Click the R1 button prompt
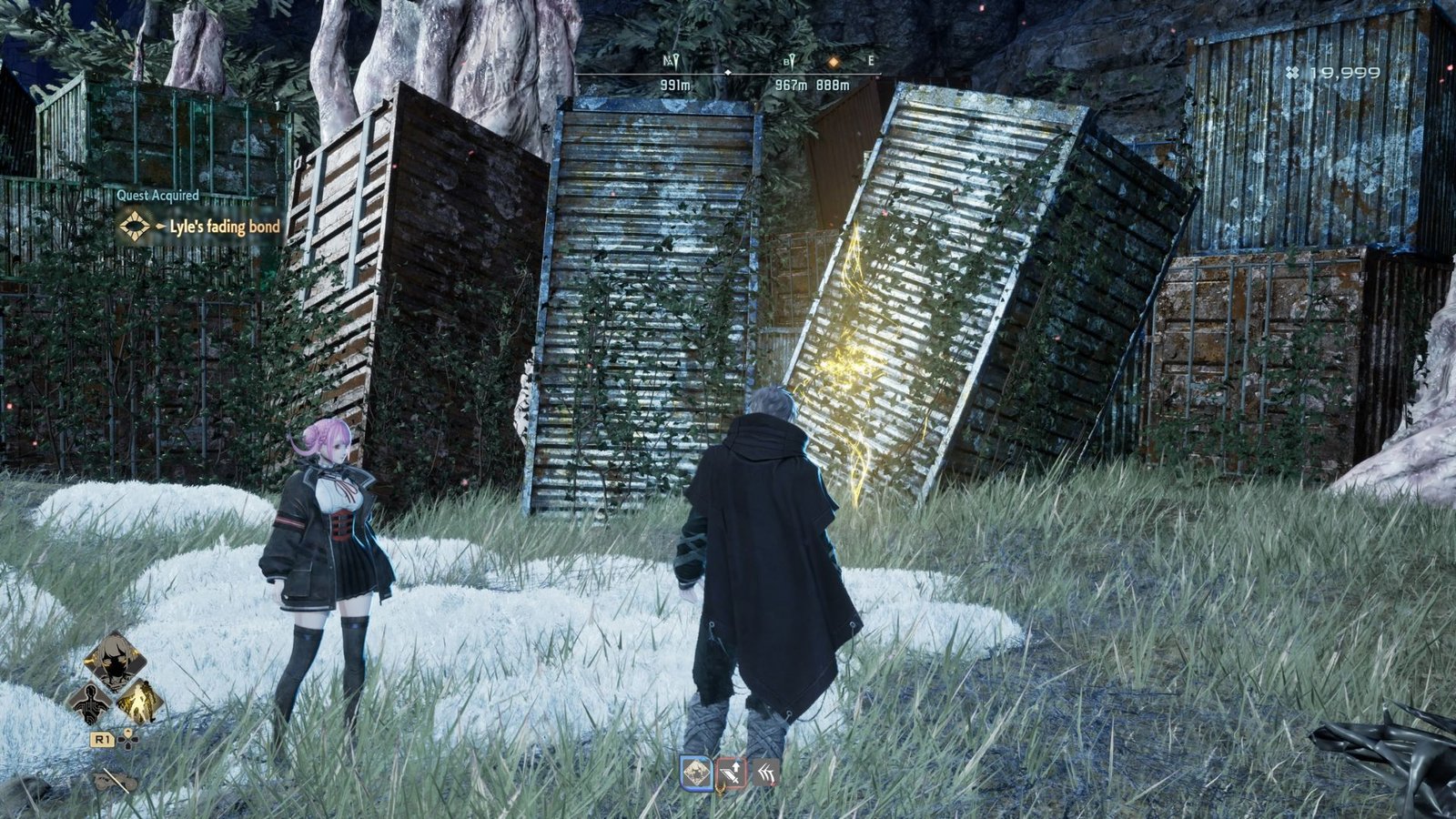The image size is (1456, 819). [103, 739]
